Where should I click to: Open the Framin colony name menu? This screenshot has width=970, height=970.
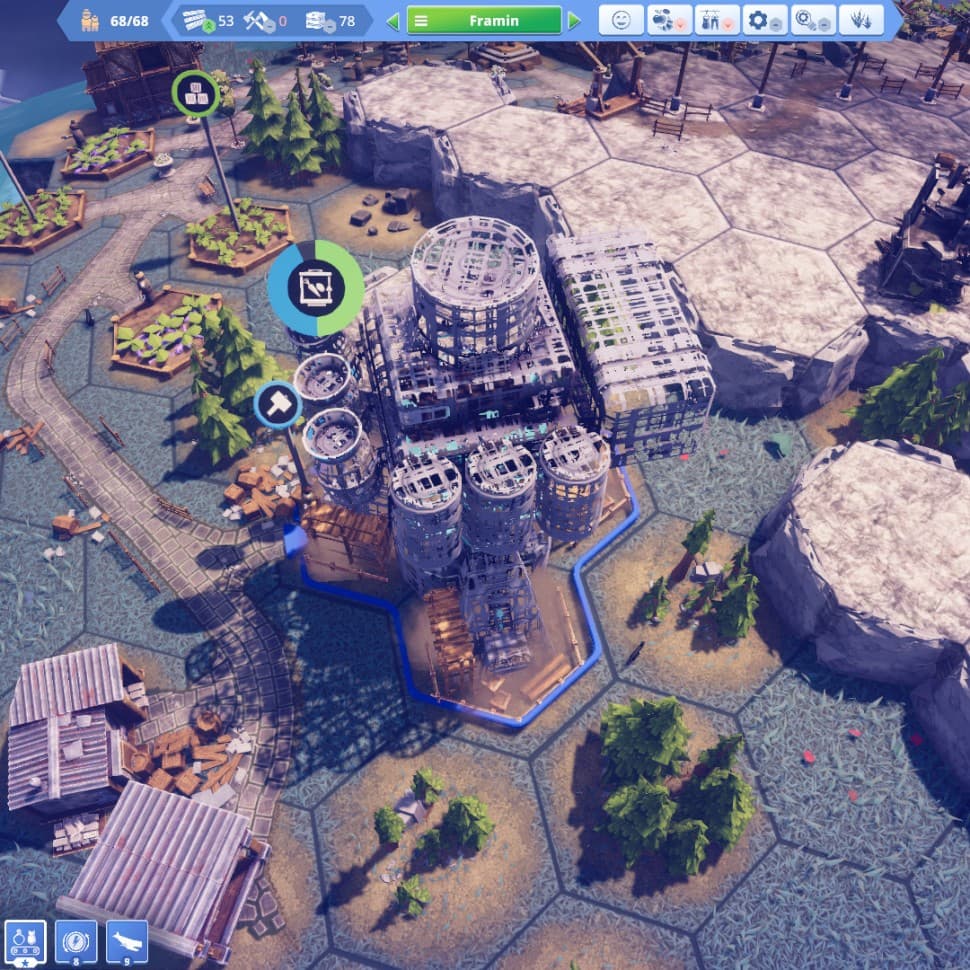[484, 20]
